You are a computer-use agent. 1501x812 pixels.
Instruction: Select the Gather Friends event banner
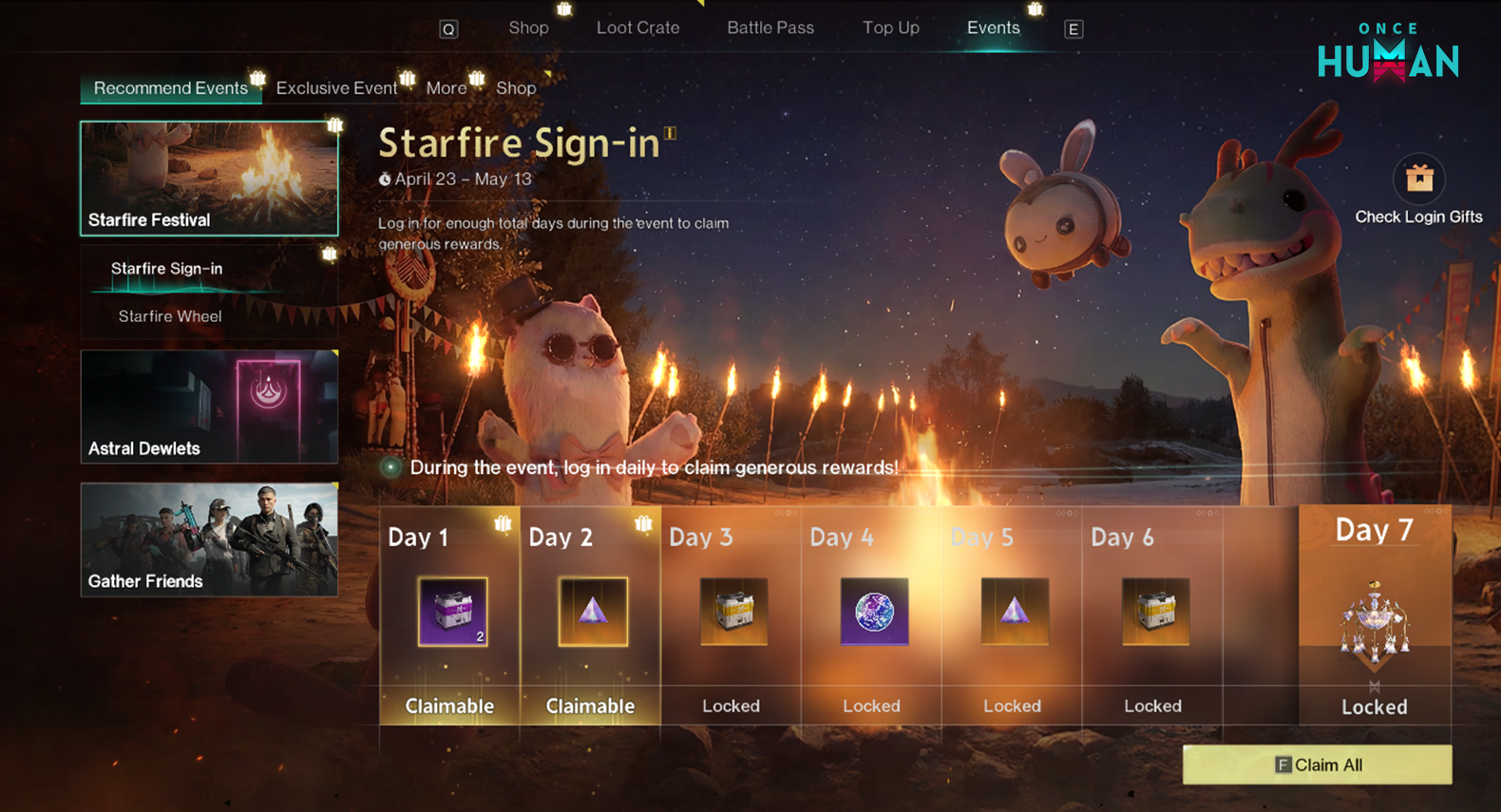(x=209, y=539)
